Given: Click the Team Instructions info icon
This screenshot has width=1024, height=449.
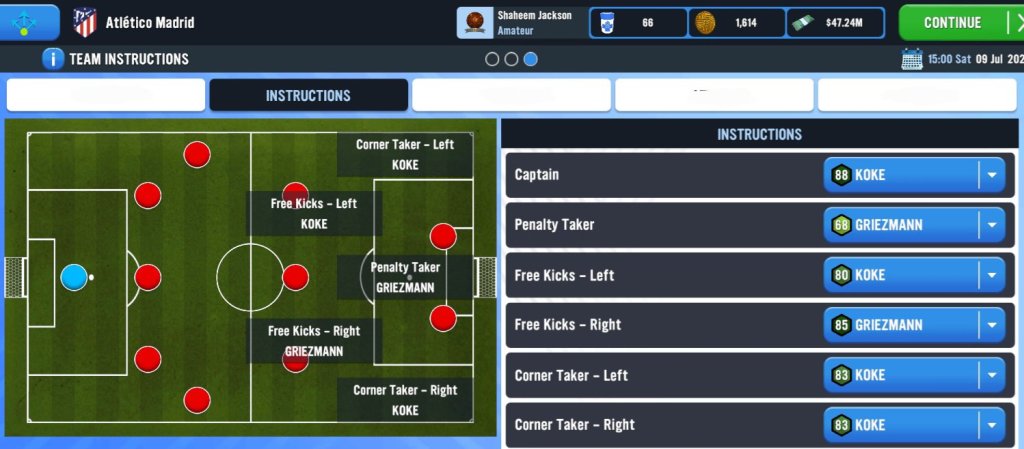Looking at the screenshot, I should pos(53,59).
